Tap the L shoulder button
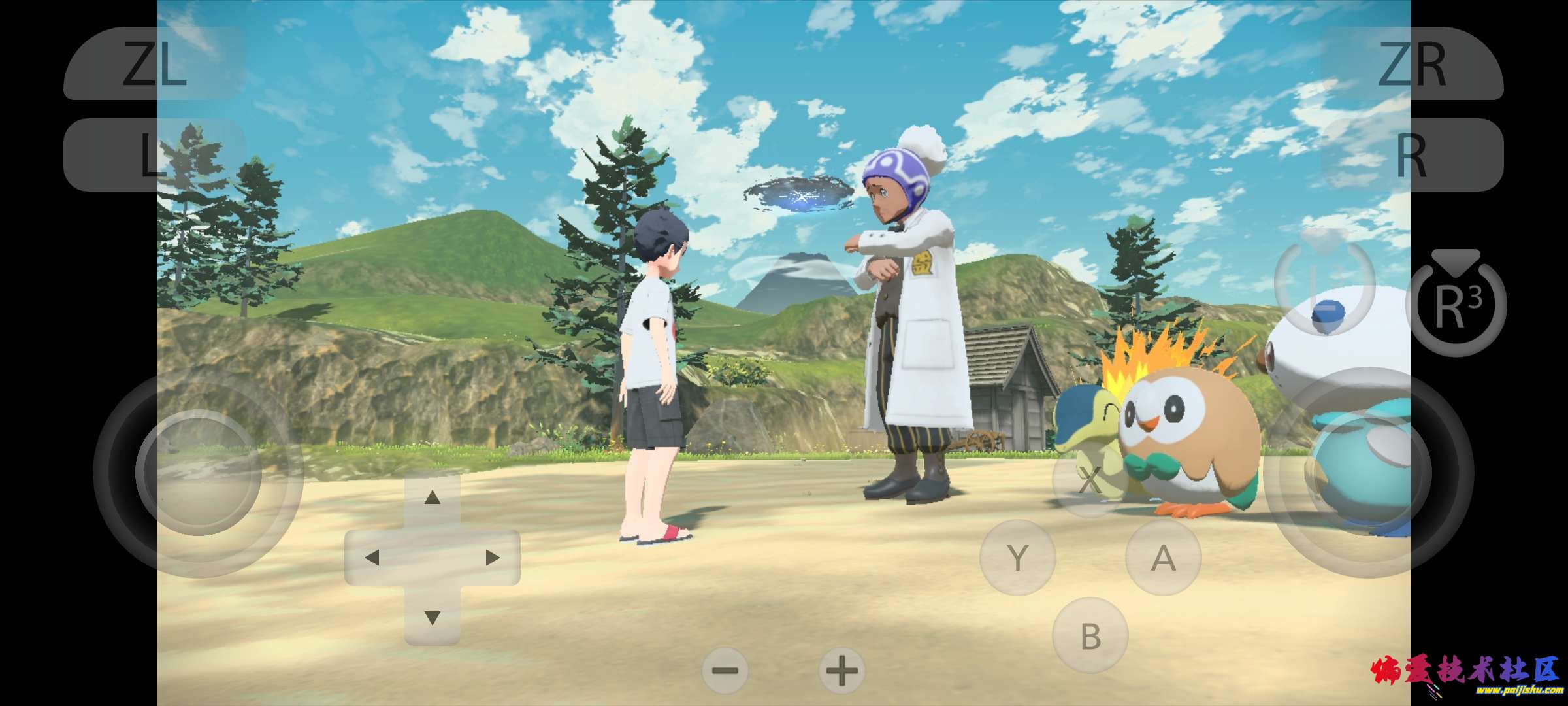1568x706 pixels. 155,155
